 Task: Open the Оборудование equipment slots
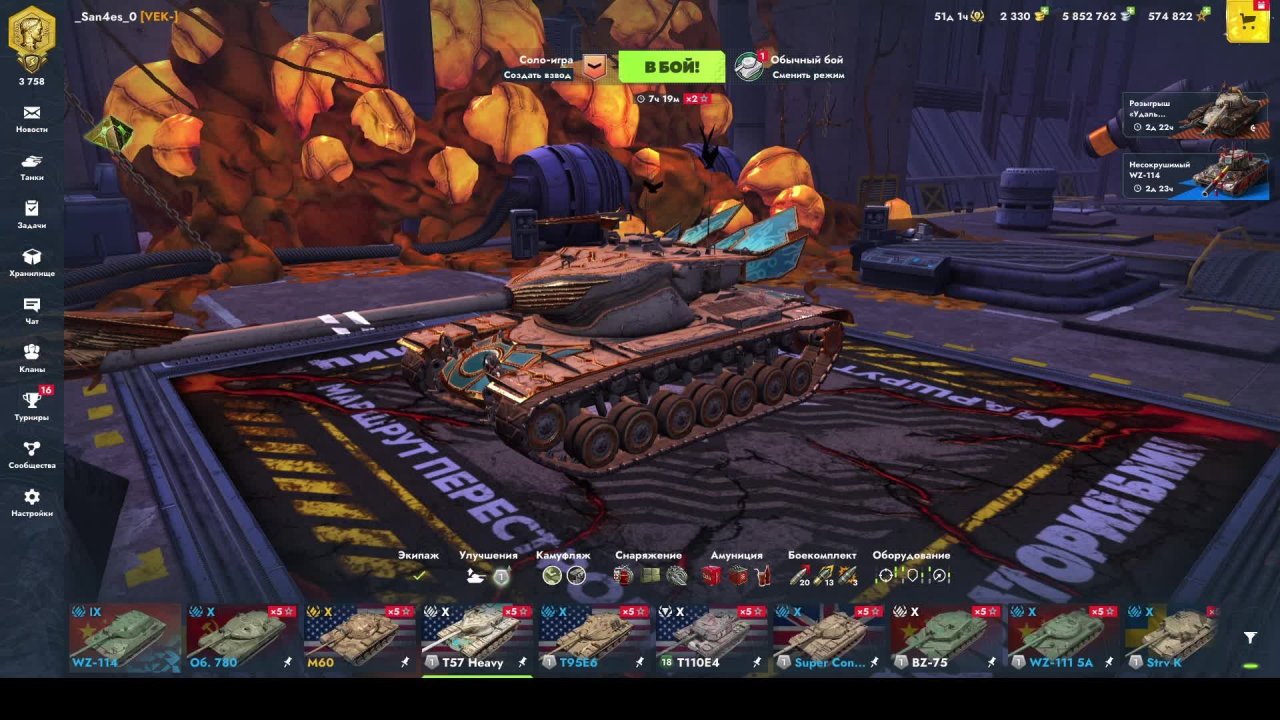911,575
